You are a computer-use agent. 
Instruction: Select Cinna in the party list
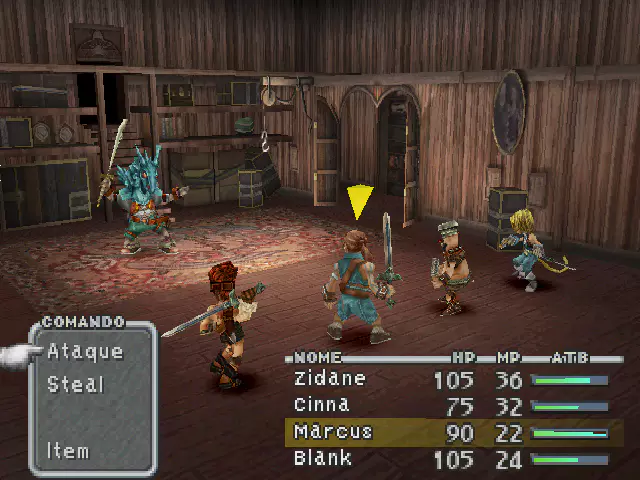pyautogui.click(x=321, y=405)
